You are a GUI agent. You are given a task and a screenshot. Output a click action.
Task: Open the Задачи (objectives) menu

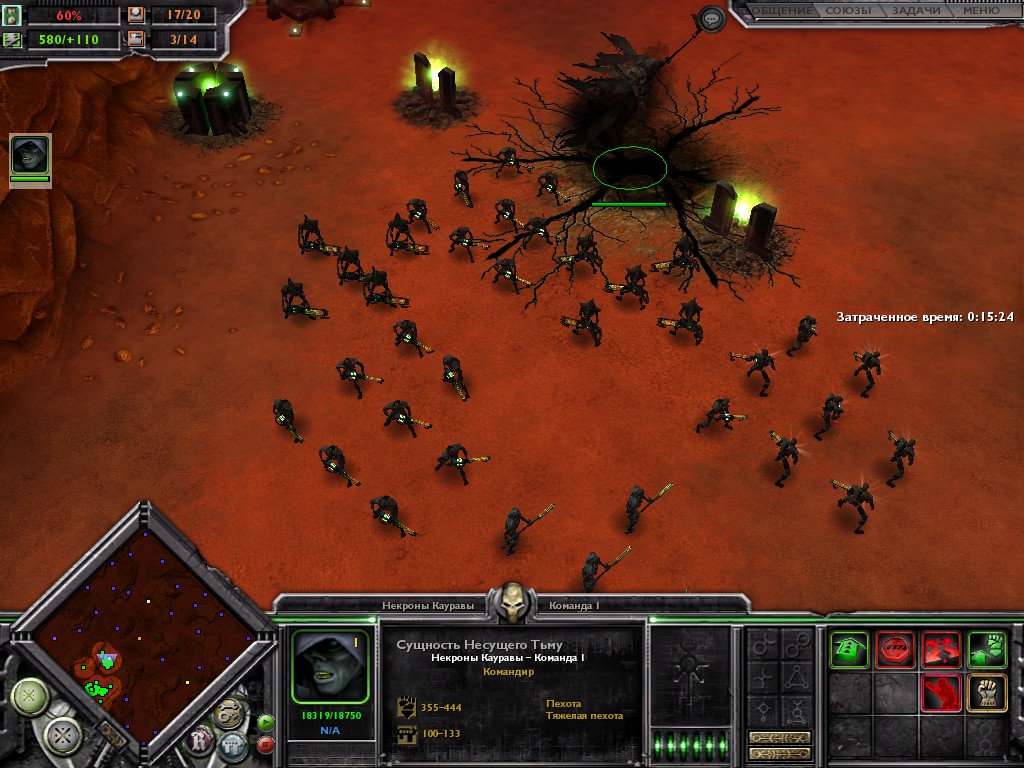914,11
